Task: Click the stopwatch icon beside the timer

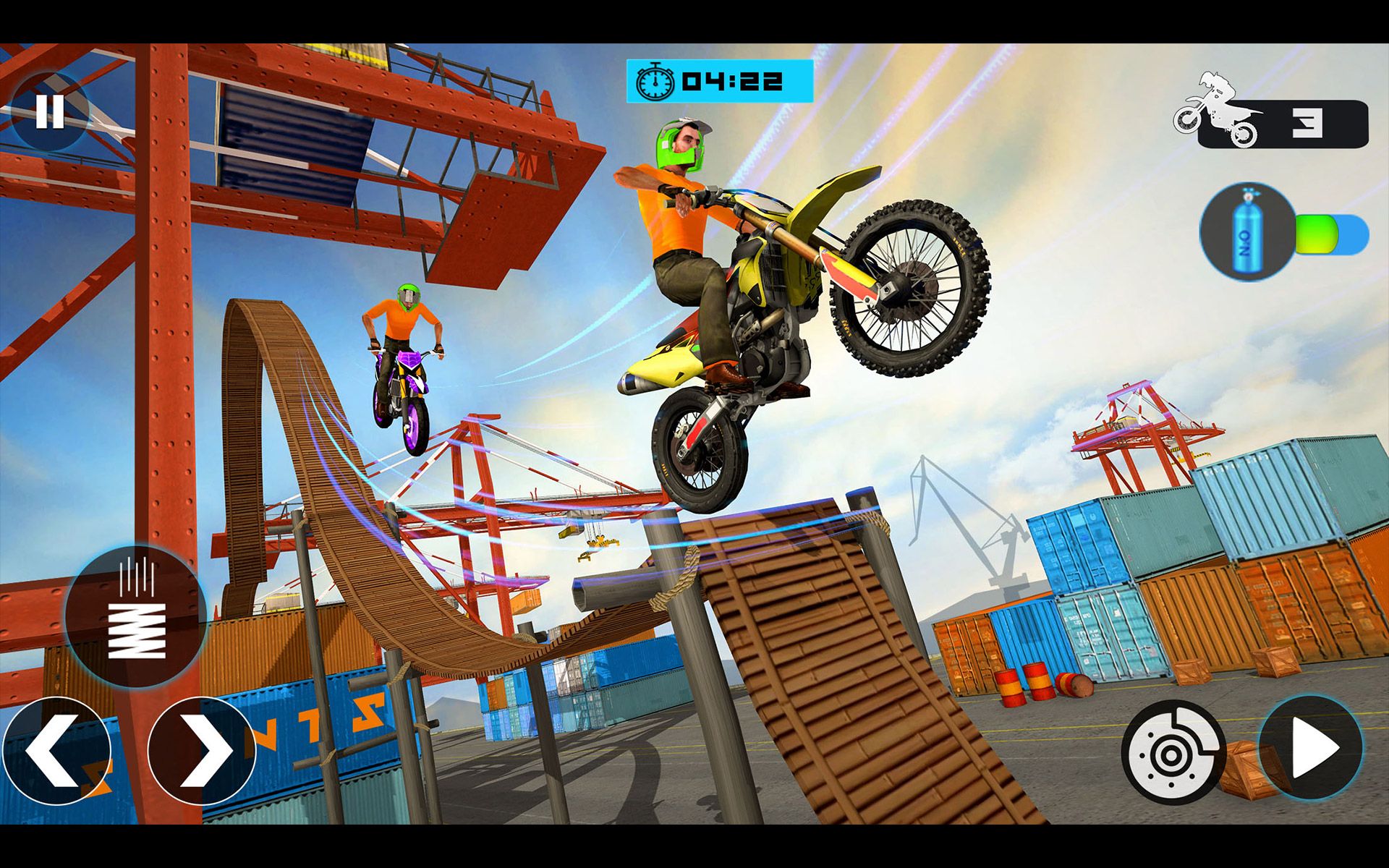Action: (x=655, y=80)
